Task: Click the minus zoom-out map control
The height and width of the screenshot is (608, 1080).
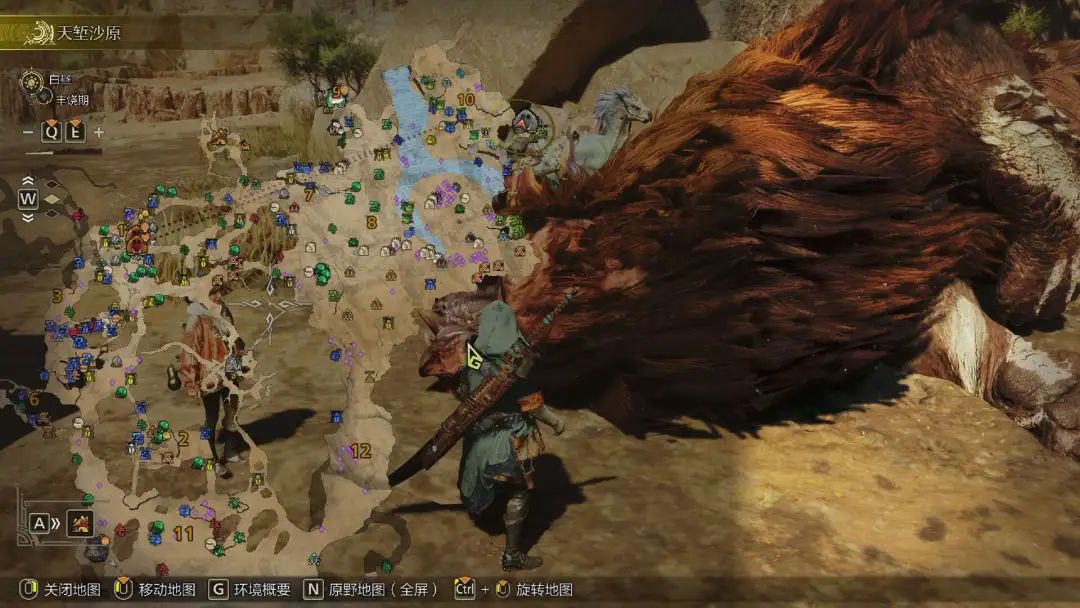Action: [28, 132]
